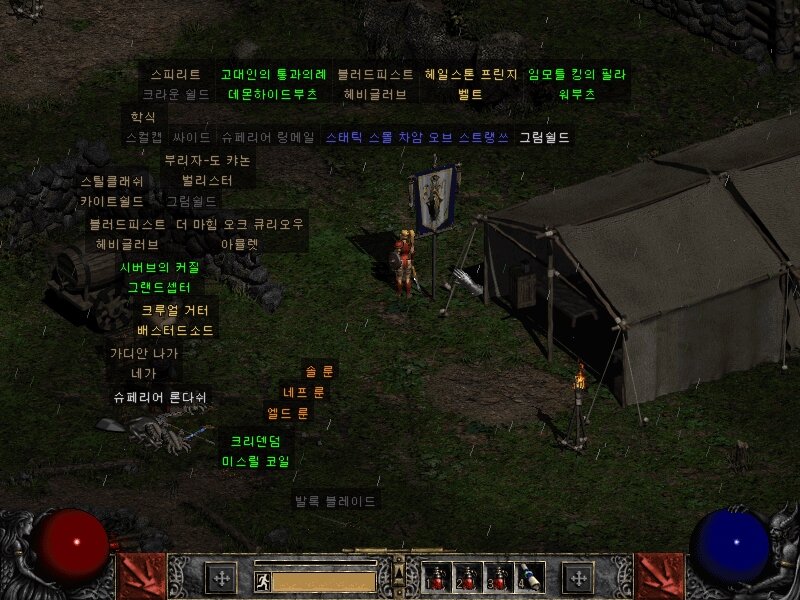Pick up the 솔 룬 item label
The image size is (800, 600).
320,371
